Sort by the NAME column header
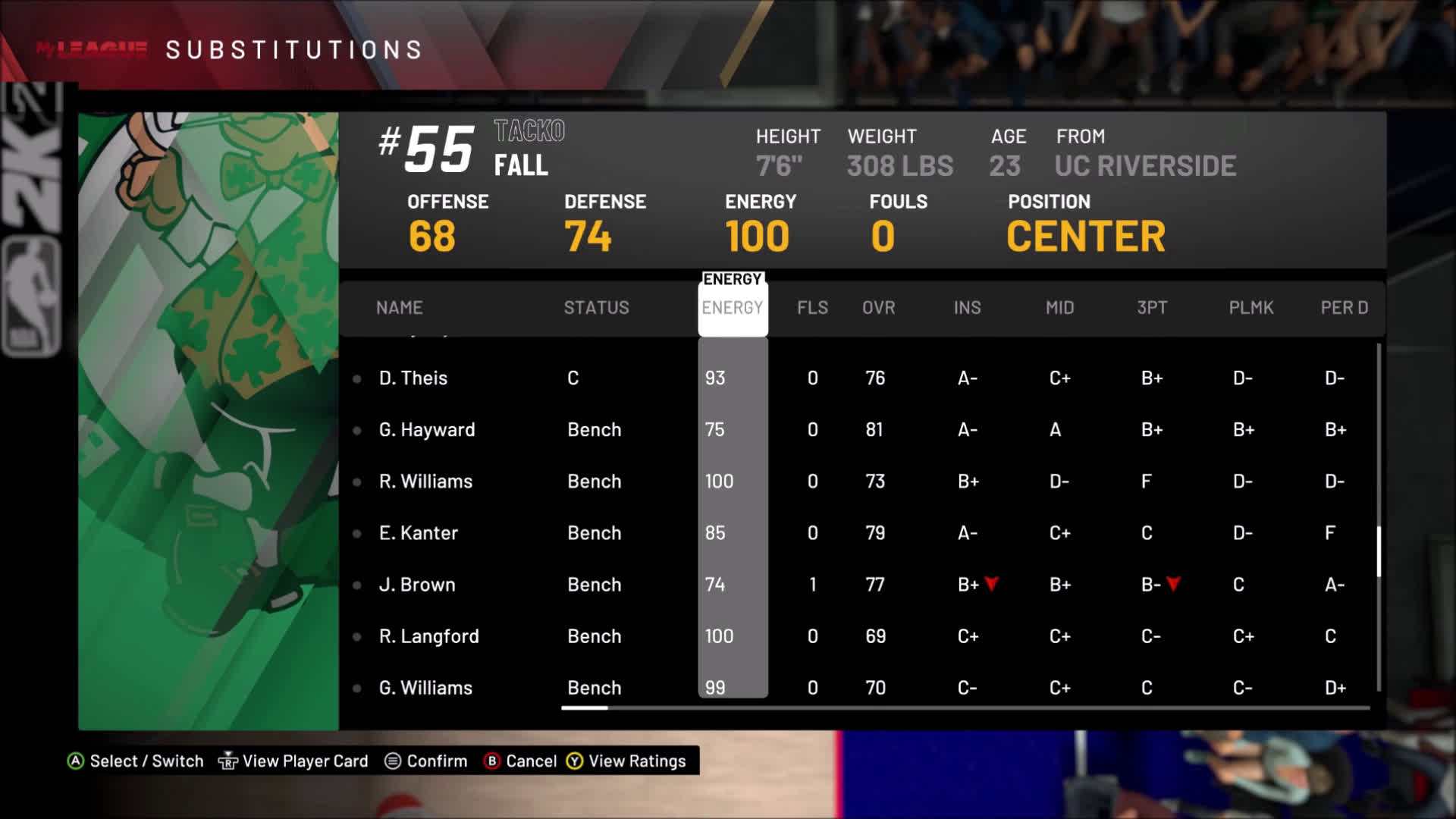The image size is (1456, 819). pos(399,307)
